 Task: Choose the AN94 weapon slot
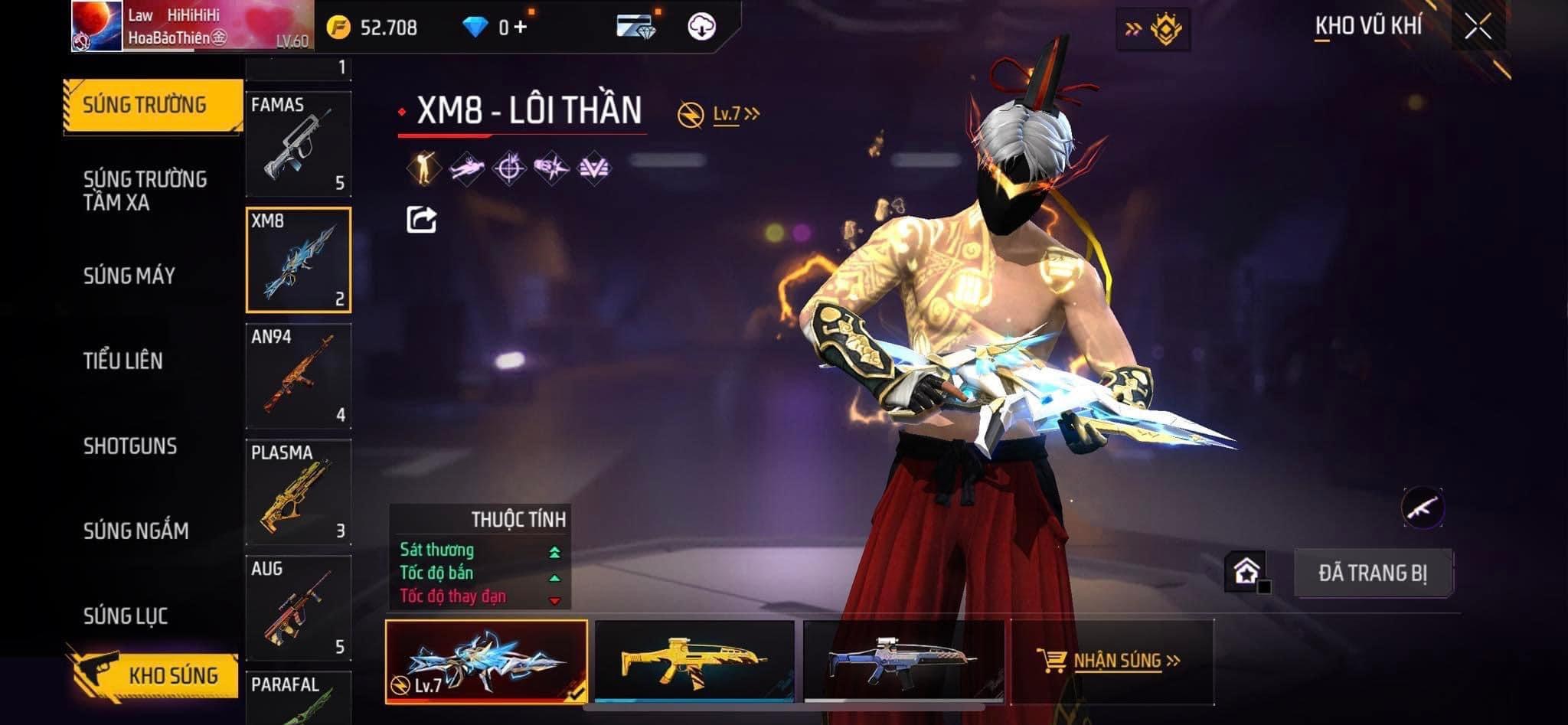click(x=299, y=376)
